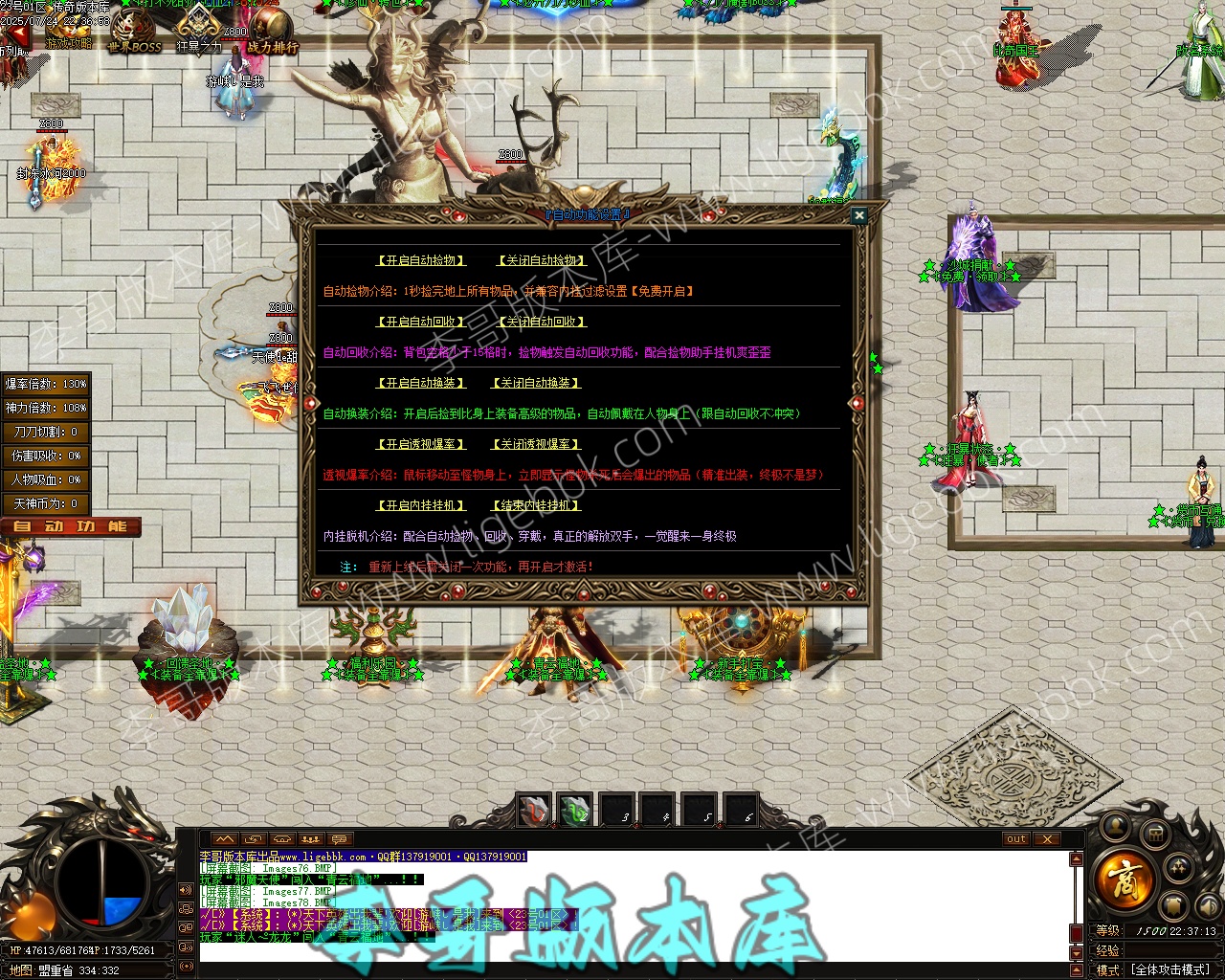Close the 自动功能设置 dialog
The image size is (1225, 980).
pos(858,216)
